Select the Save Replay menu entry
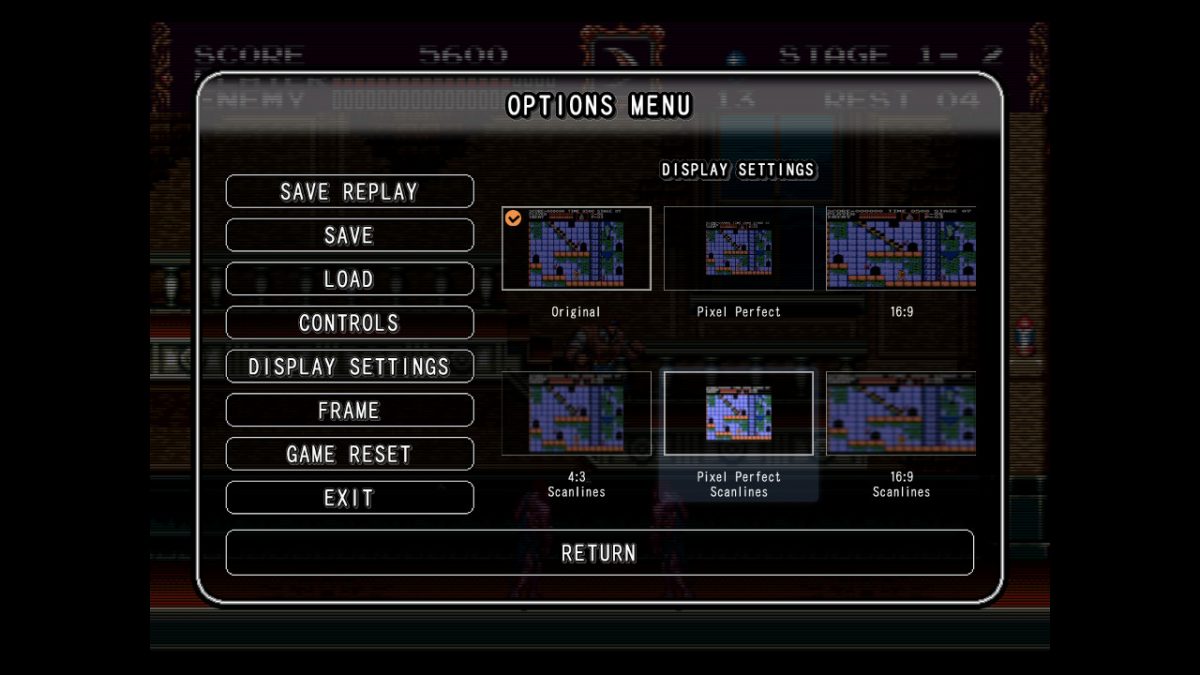 [349, 191]
